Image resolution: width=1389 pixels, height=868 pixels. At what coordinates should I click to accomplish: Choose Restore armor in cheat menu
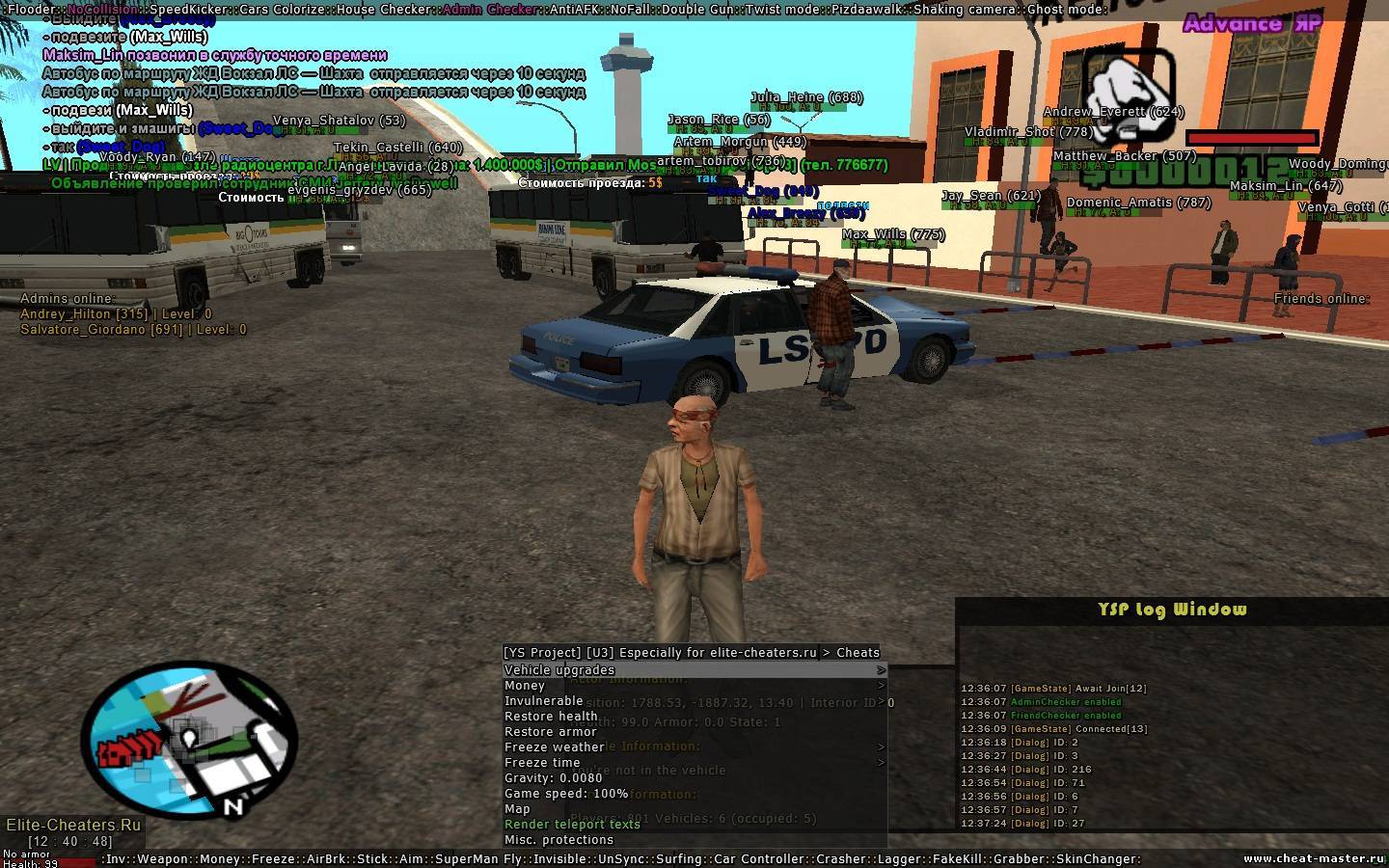coord(550,732)
